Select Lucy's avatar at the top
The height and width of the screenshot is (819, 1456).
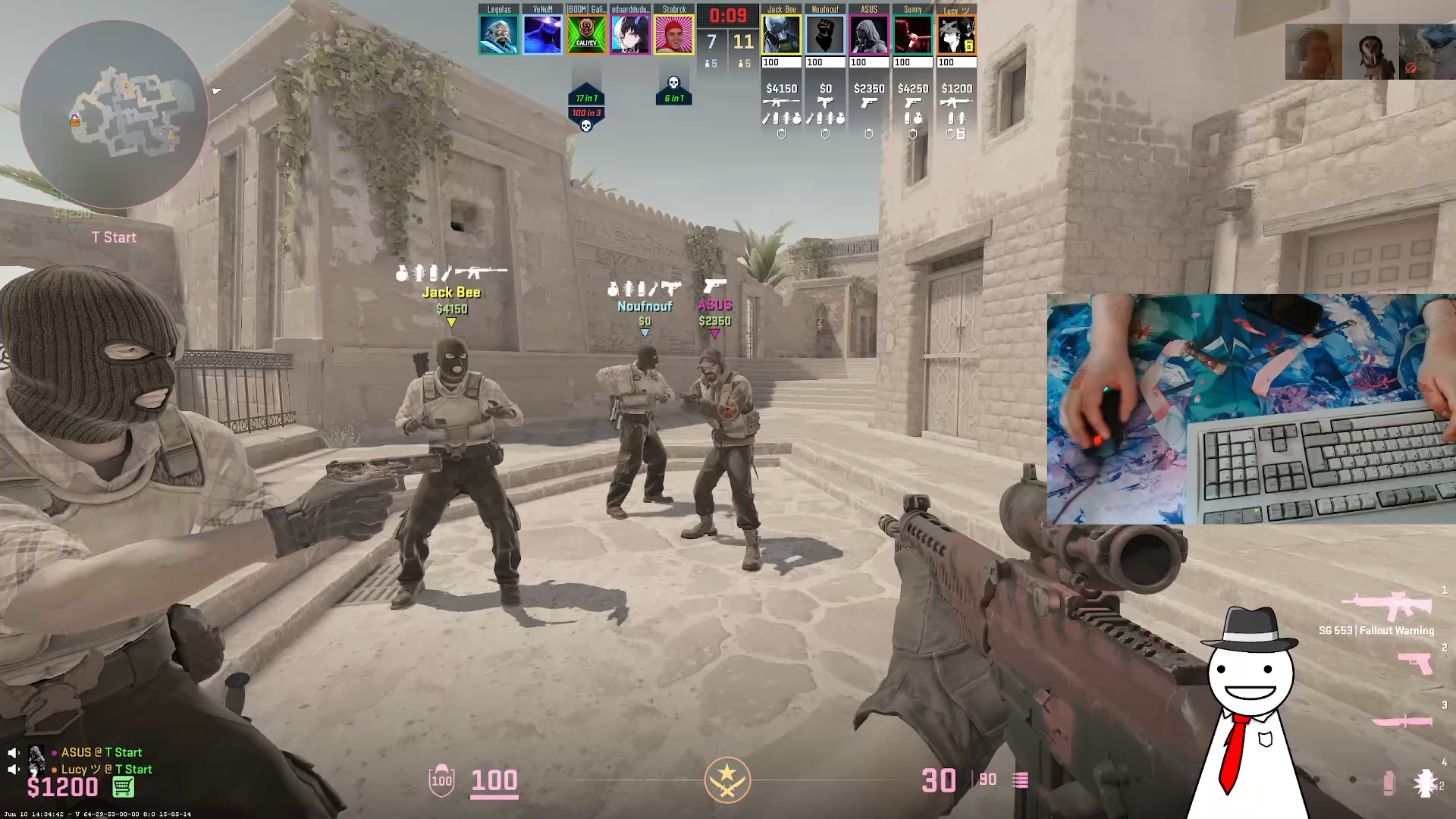click(x=956, y=35)
